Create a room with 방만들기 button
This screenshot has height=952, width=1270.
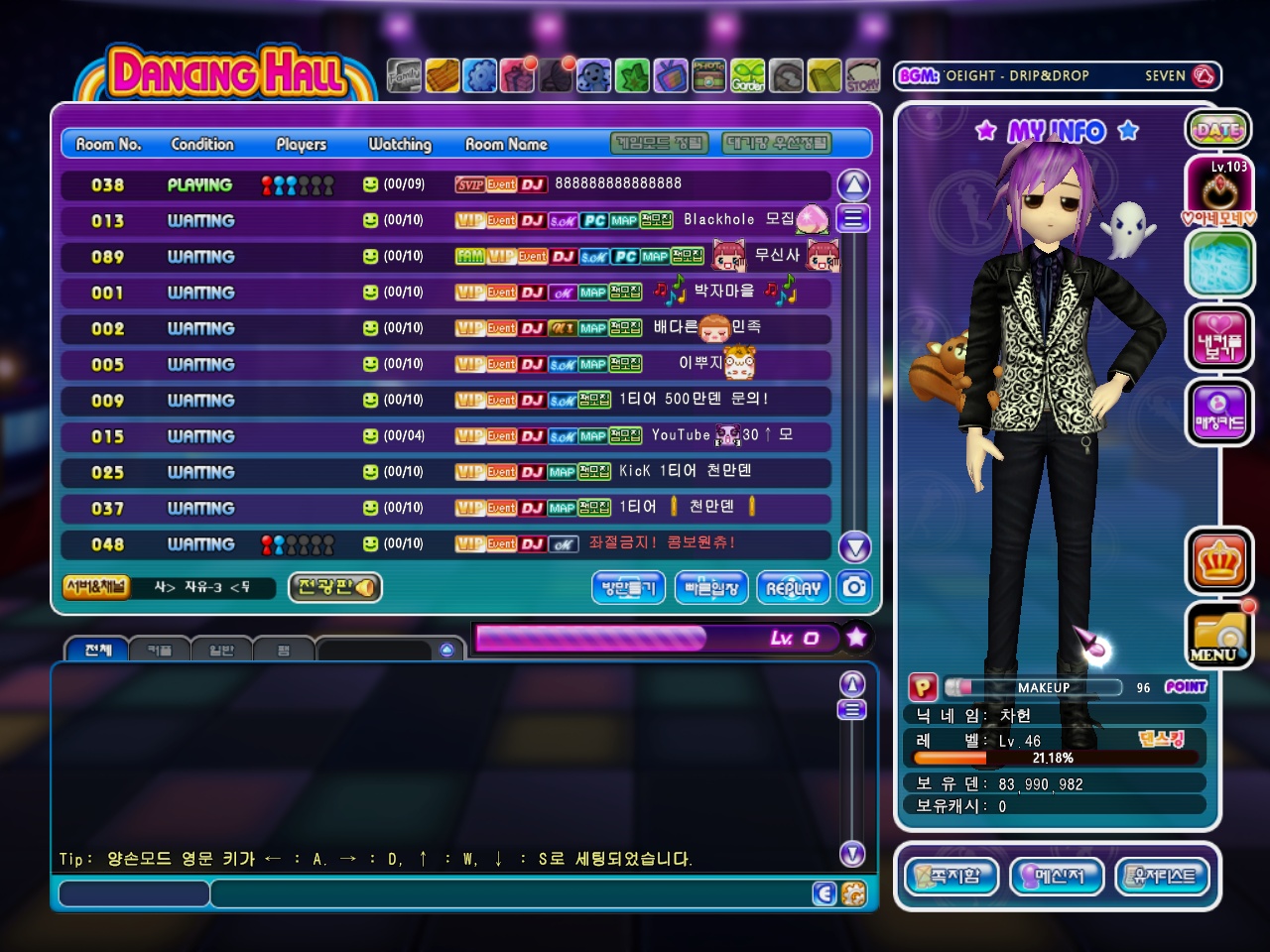(x=628, y=587)
